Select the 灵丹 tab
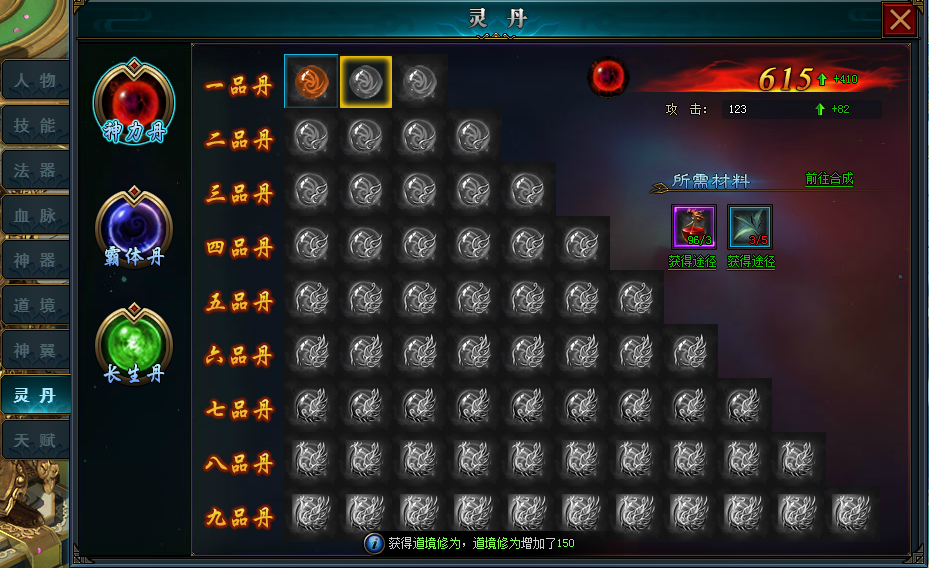This screenshot has height=568, width=929. (35, 395)
